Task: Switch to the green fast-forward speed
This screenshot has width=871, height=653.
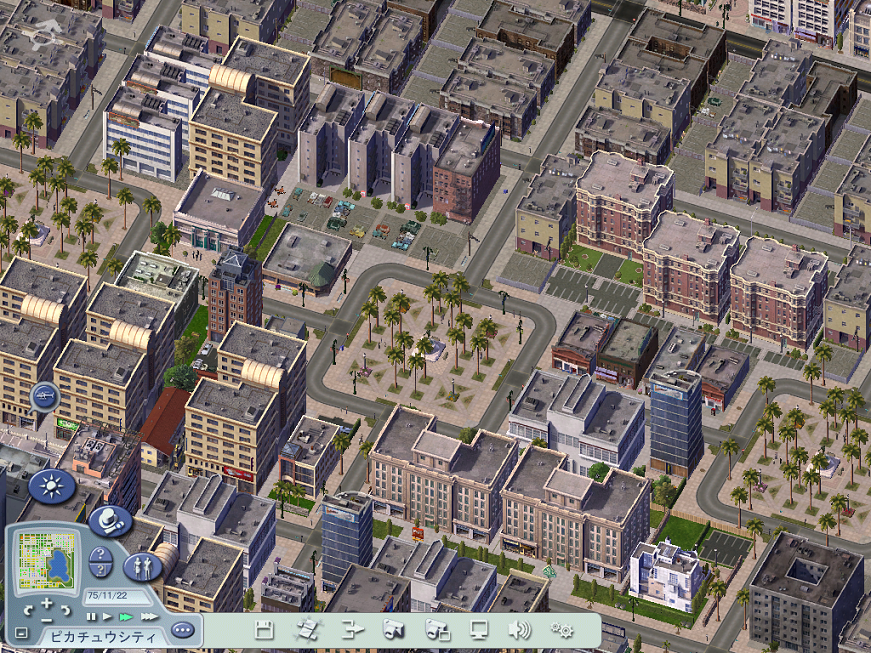Action: tap(126, 617)
